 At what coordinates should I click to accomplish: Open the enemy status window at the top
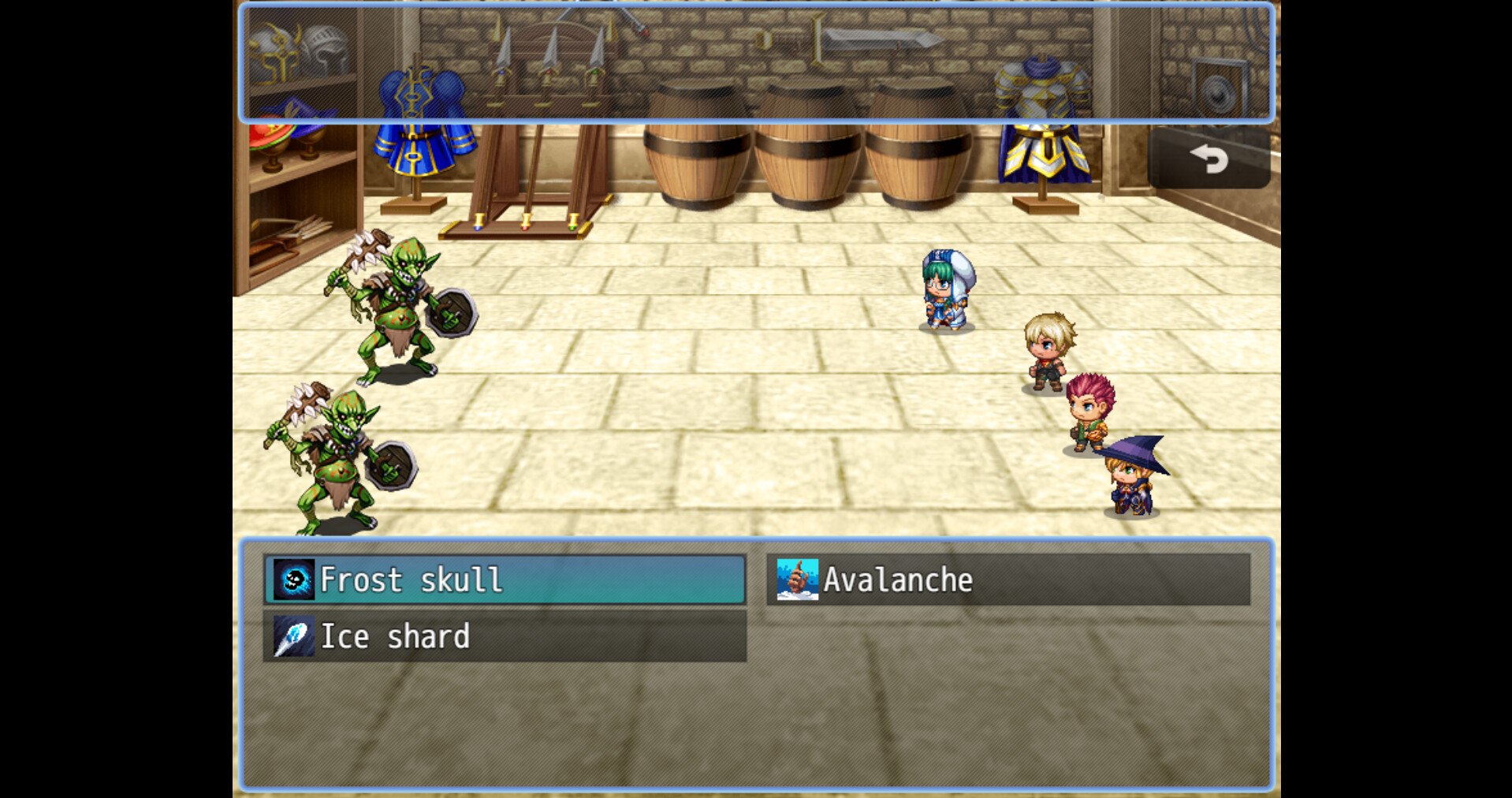click(754, 63)
